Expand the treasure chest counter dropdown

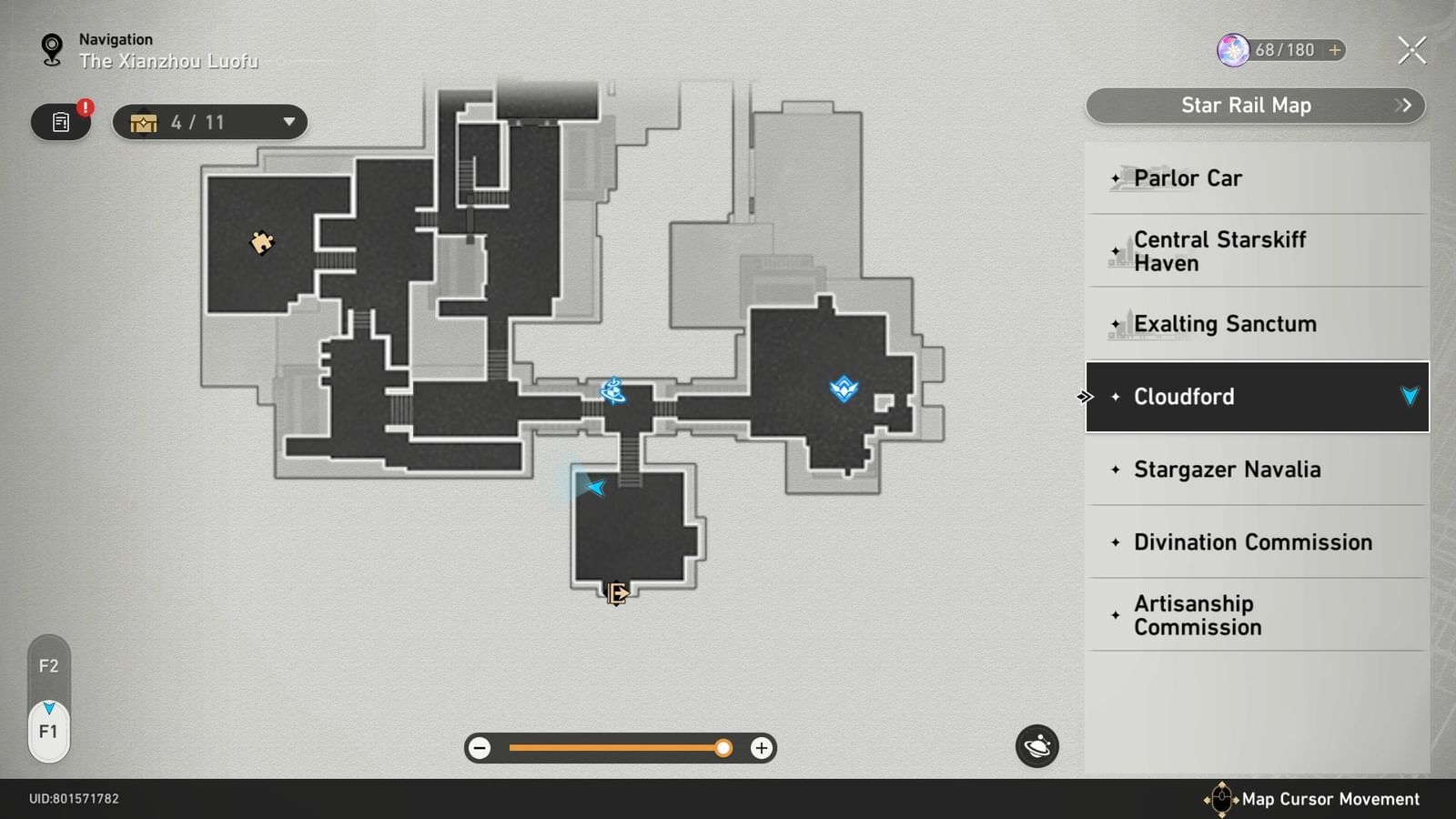288,121
